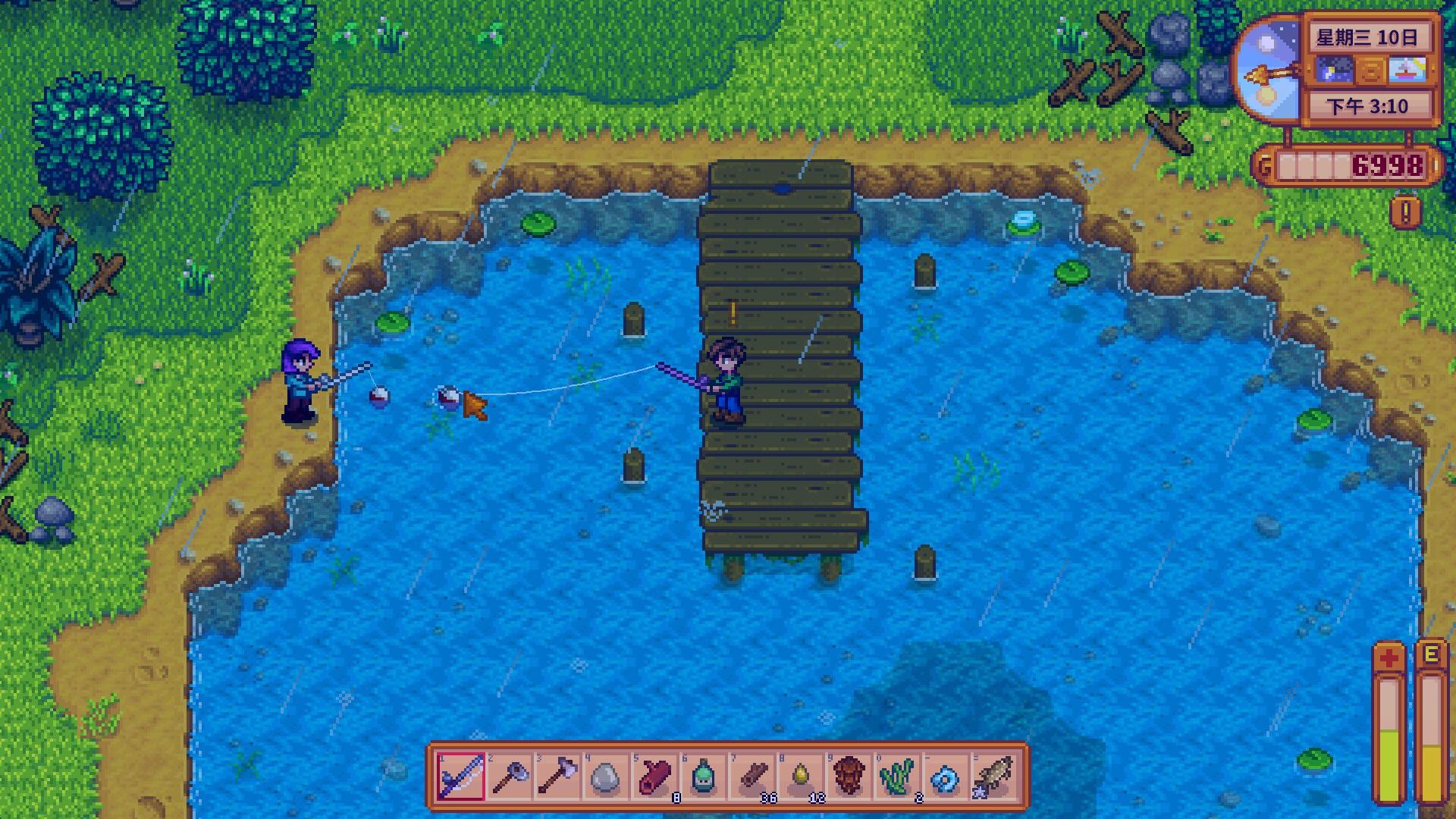Select the silver-star fish slot
Screen dimensions: 1456x819
pos(993,777)
